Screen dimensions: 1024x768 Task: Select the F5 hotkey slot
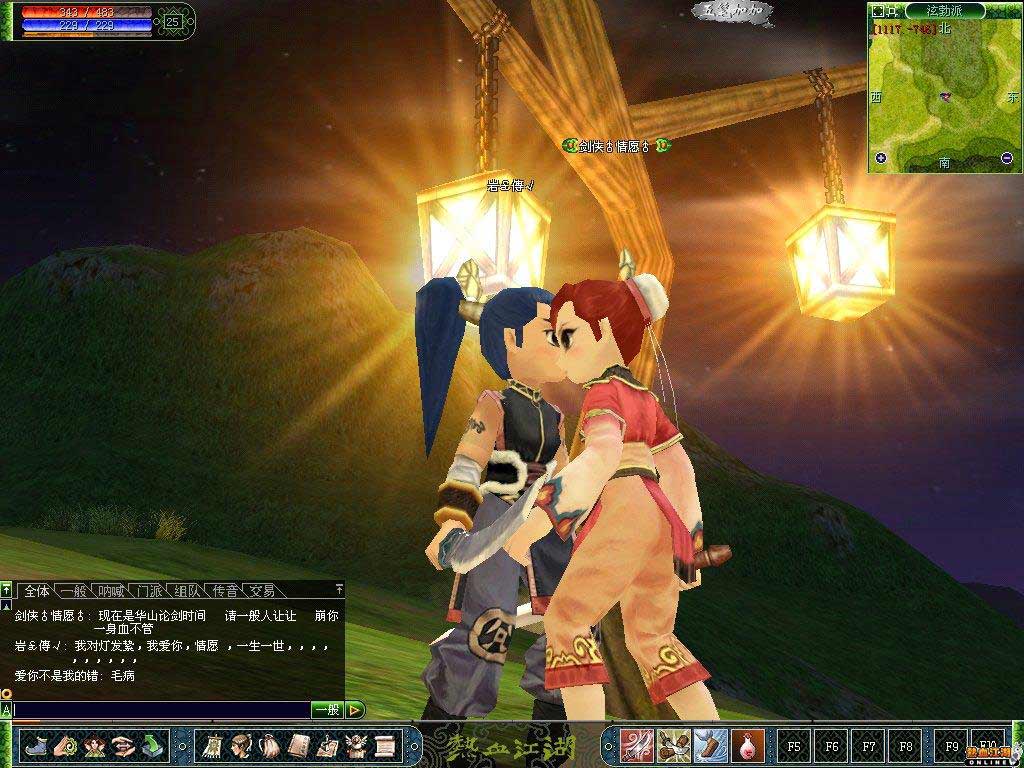pos(794,746)
